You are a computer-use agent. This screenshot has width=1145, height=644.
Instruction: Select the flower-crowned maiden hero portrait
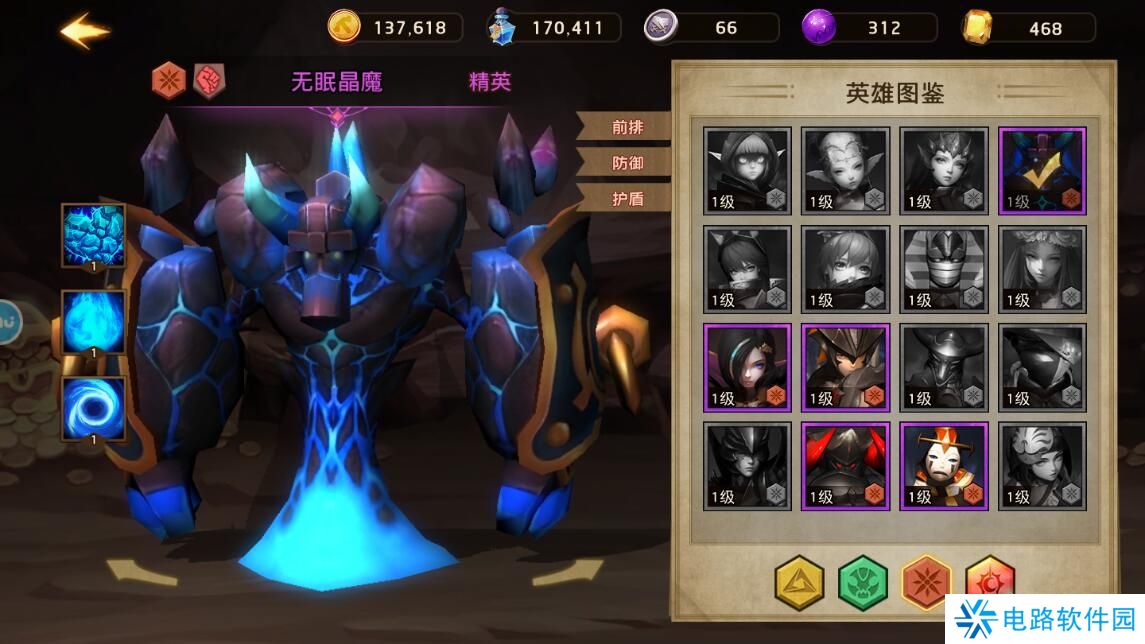coord(1042,269)
